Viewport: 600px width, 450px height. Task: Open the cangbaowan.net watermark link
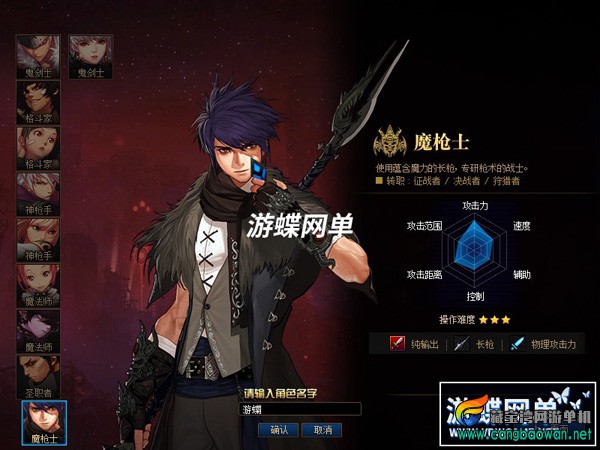(x=541, y=437)
